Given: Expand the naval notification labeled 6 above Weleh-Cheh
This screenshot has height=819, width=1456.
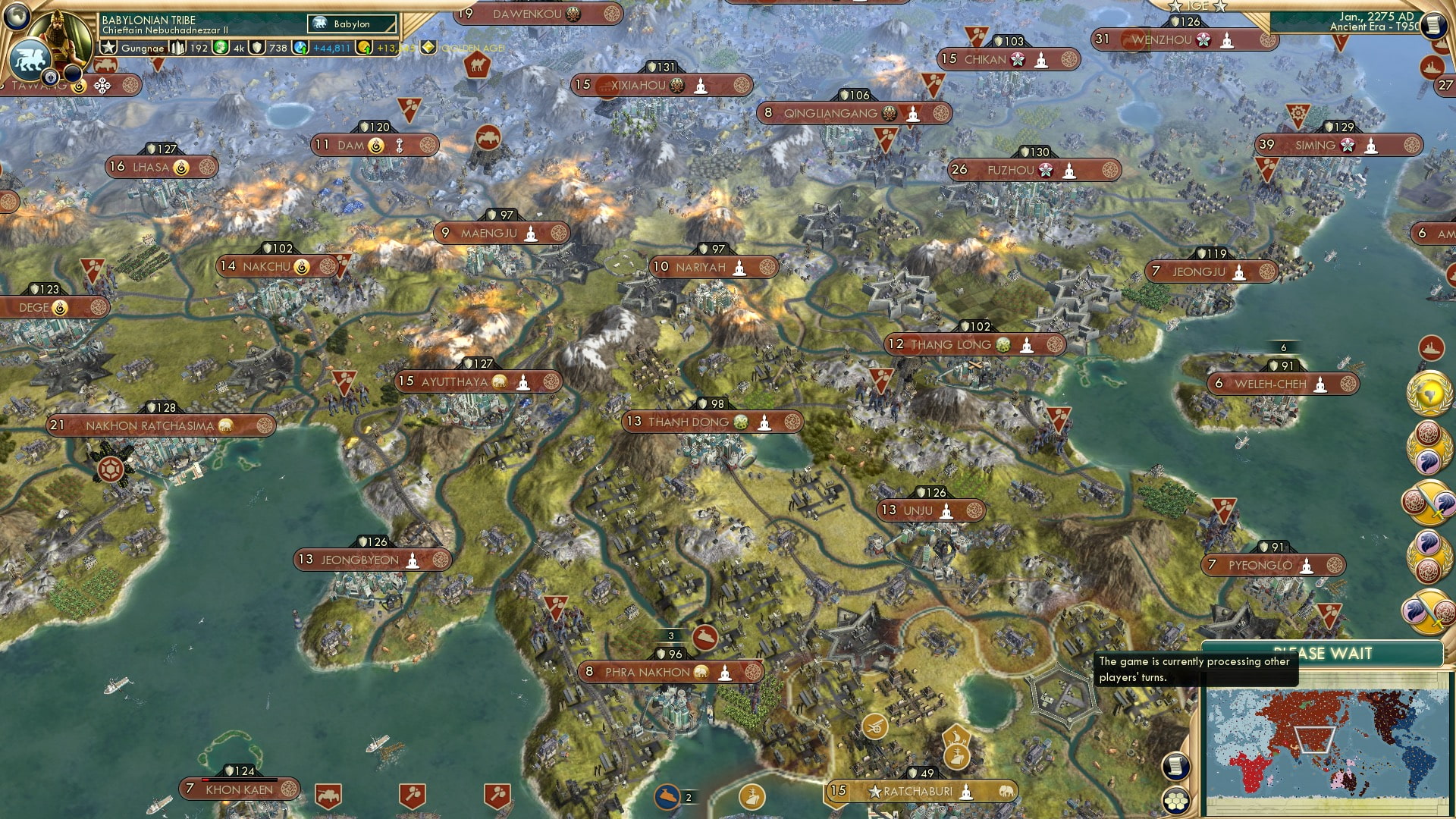Looking at the screenshot, I should (x=1283, y=347).
